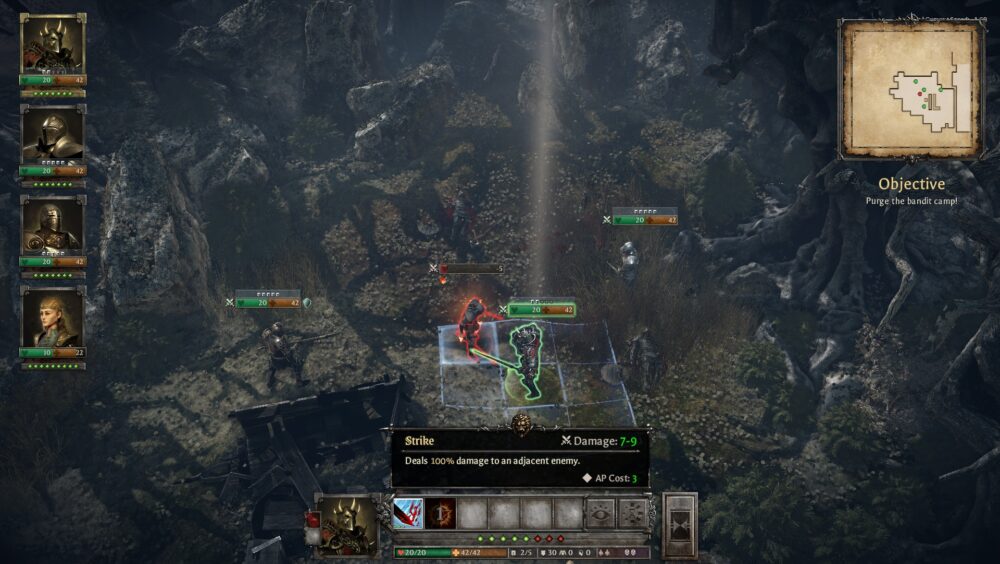Open the parchment minimap
This screenshot has height=564, width=1000.
[x=911, y=90]
